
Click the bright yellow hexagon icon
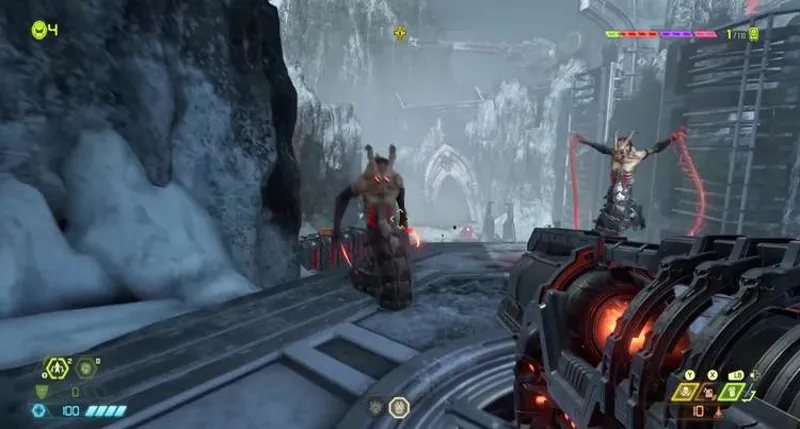[x=56, y=369]
